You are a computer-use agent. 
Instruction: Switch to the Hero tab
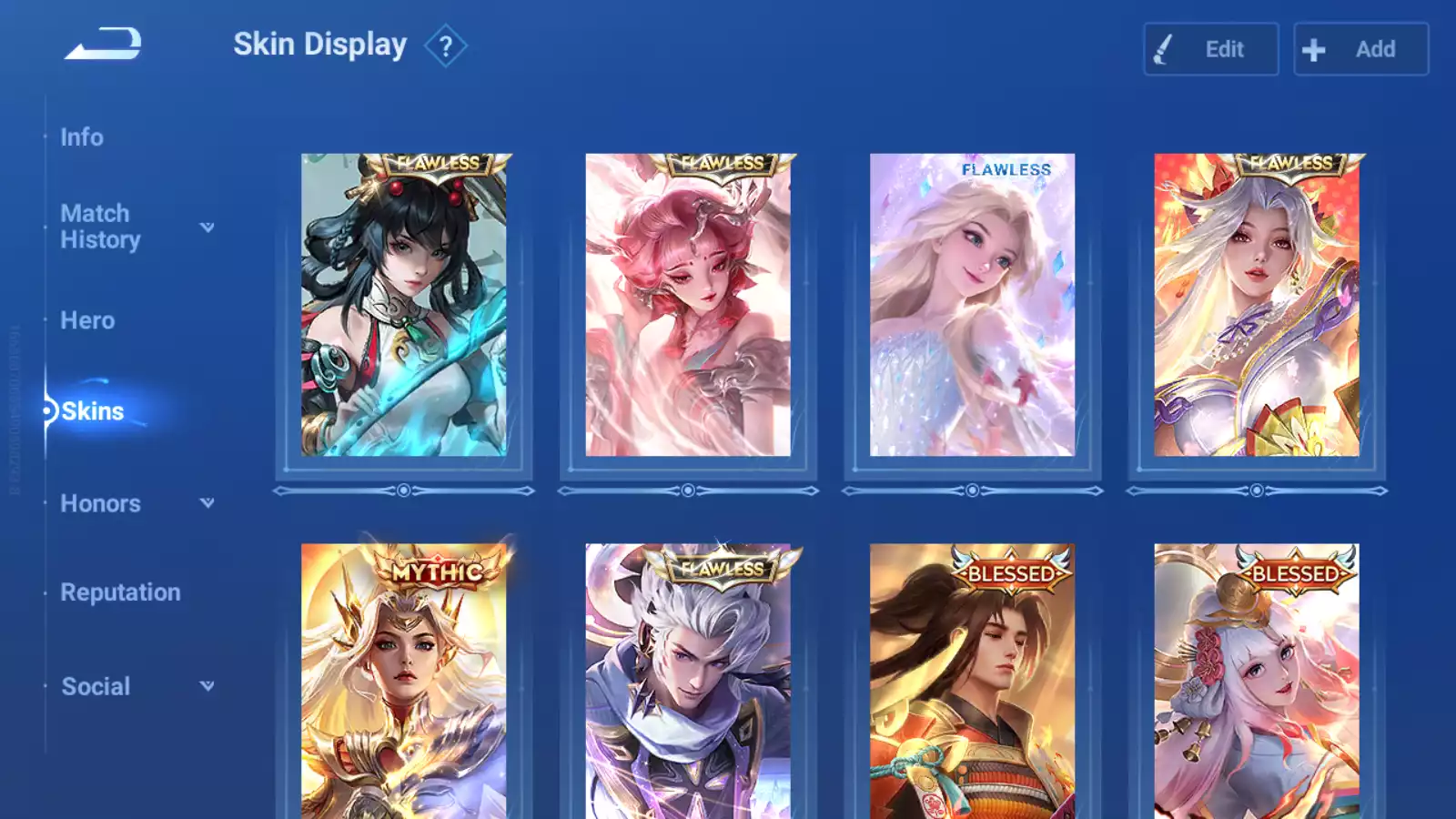[87, 320]
